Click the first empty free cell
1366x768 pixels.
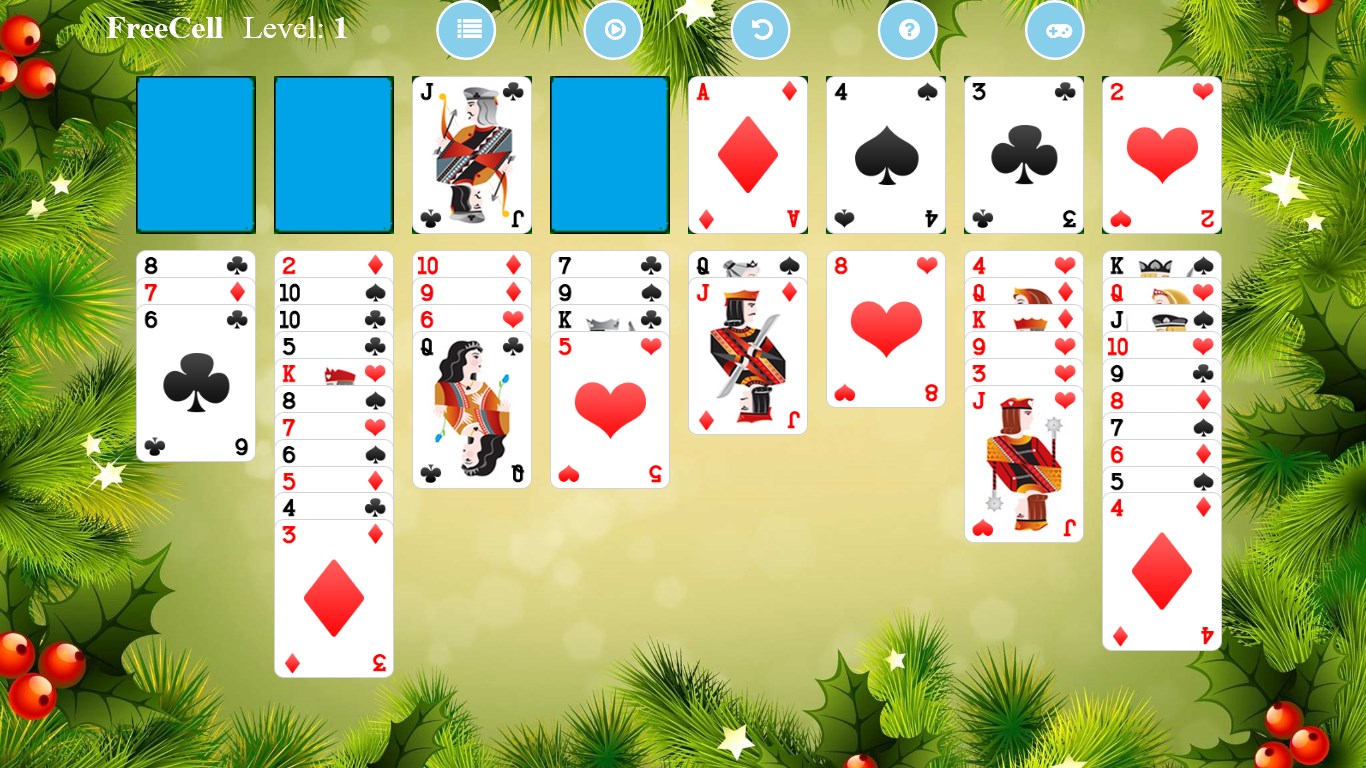pyautogui.click(x=195, y=155)
